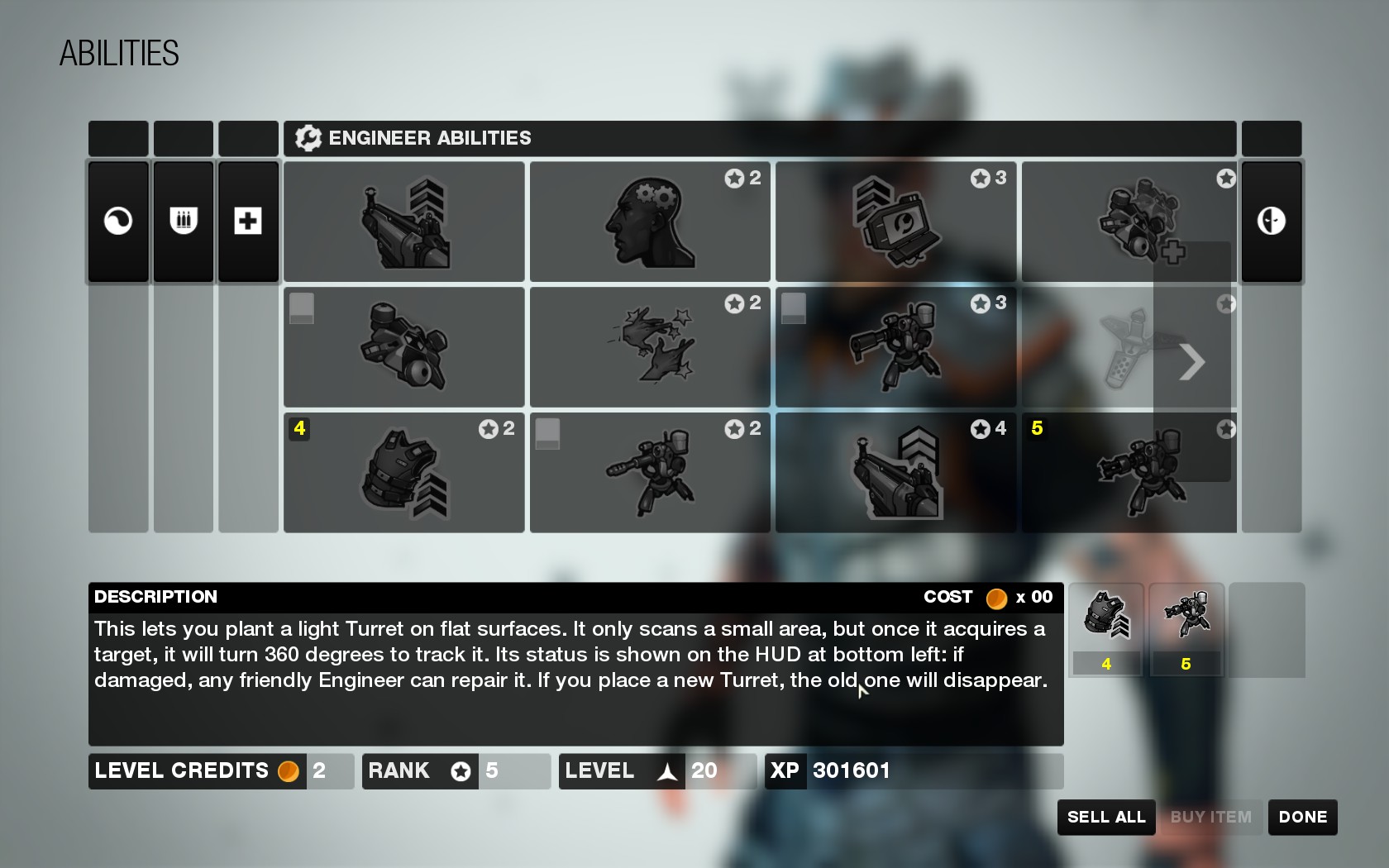Choose the rank 3 turret ability
Viewport: 1389px width, 868px height.
(895, 347)
